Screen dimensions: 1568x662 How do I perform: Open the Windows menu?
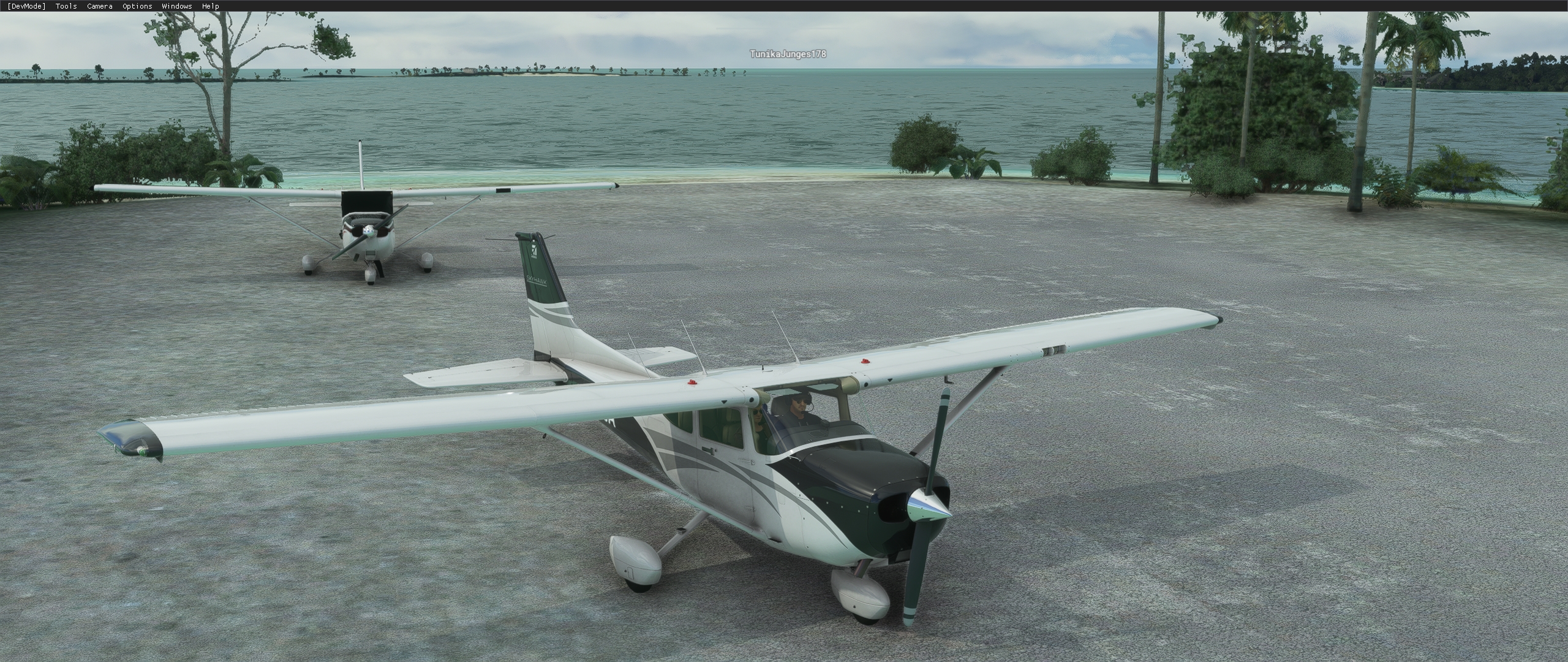tap(176, 6)
